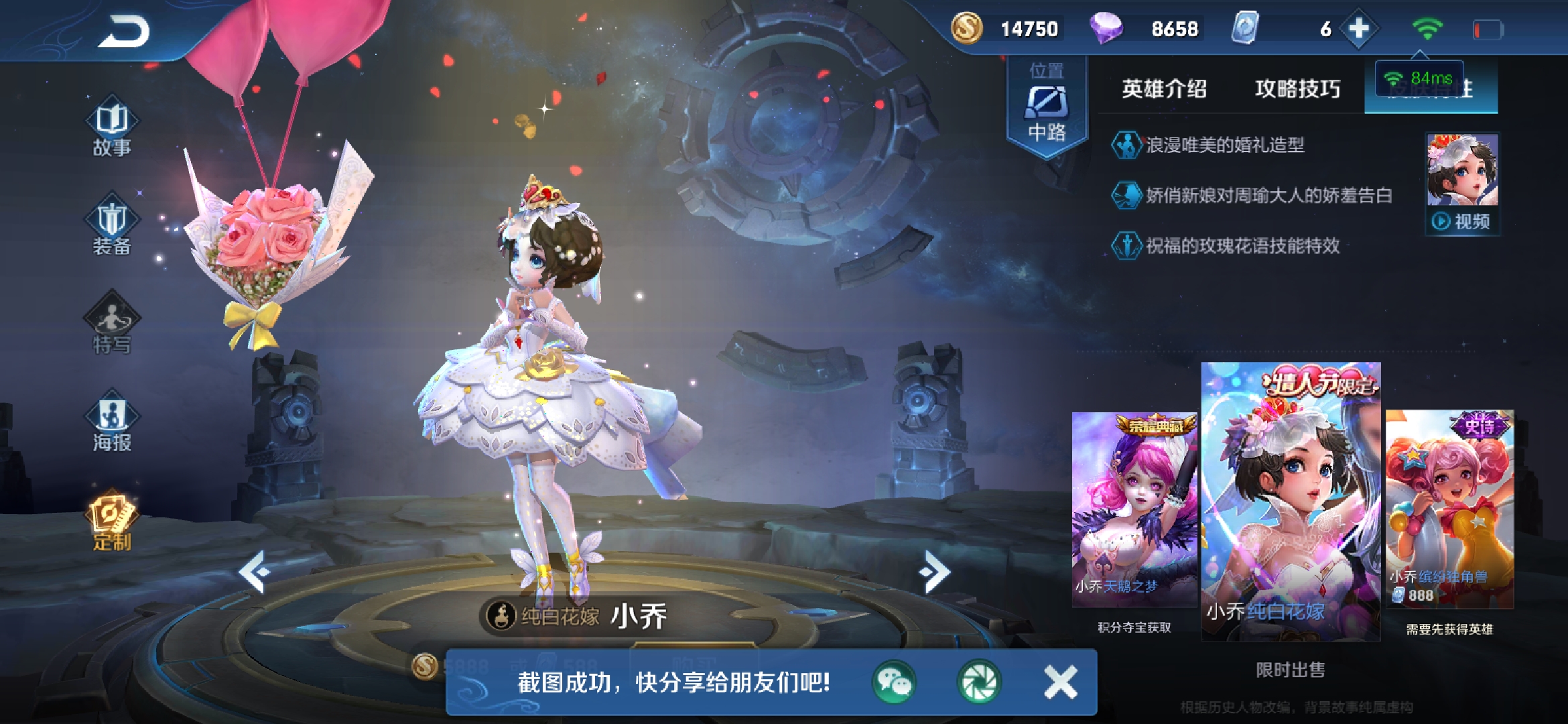Switch to the 攻略技巧 tab
The image size is (1568, 724).
click(1297, 88)
